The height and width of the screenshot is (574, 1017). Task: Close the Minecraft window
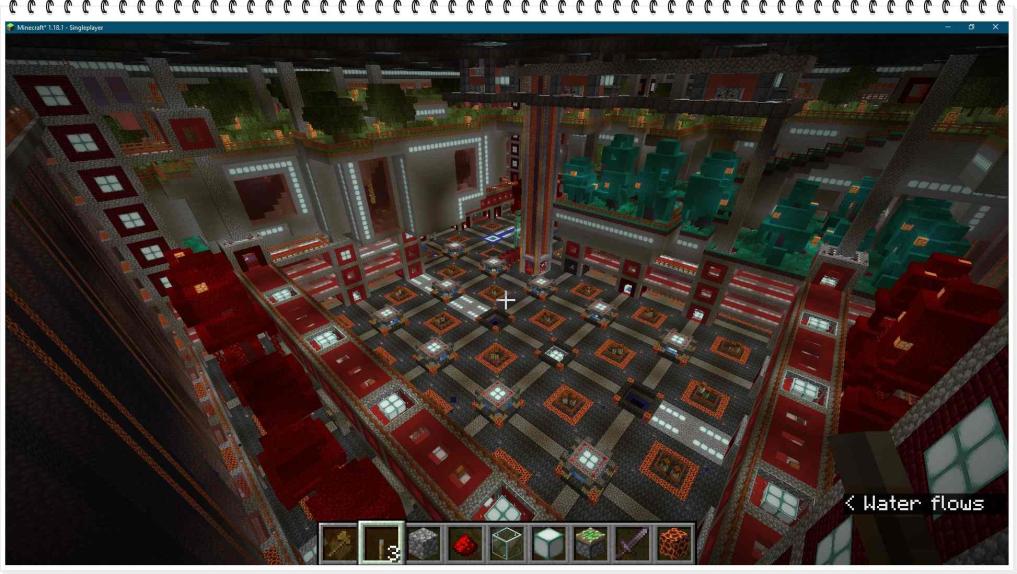[x=995, y=27]
